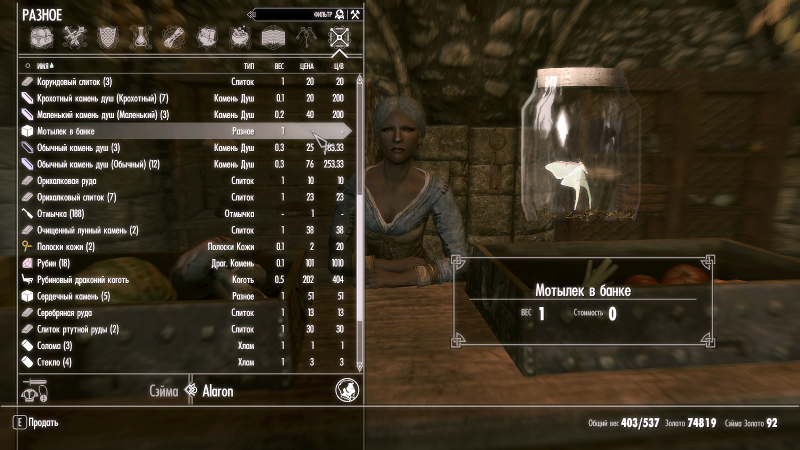Sort items by the ЦЕНА column header

point(310,63)
